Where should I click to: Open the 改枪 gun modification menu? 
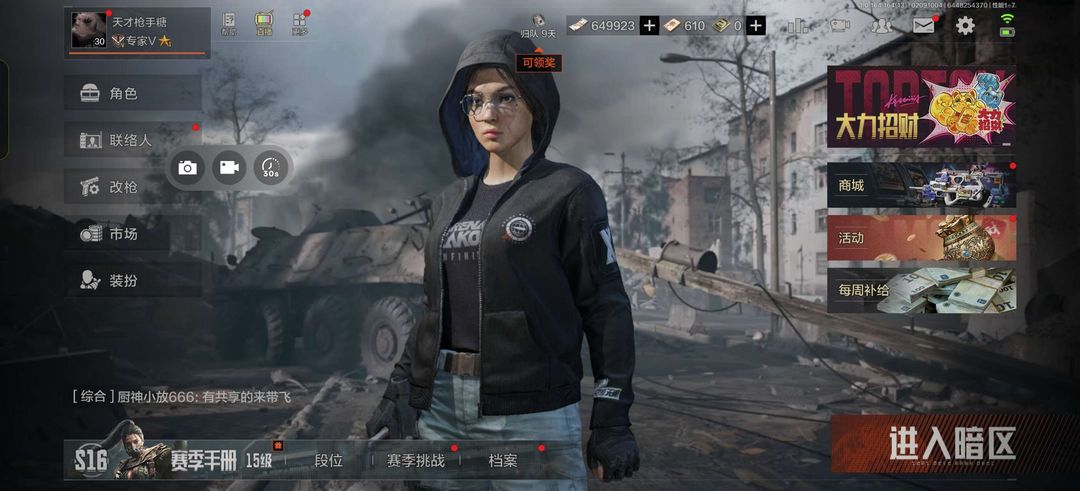click(132, 187)
